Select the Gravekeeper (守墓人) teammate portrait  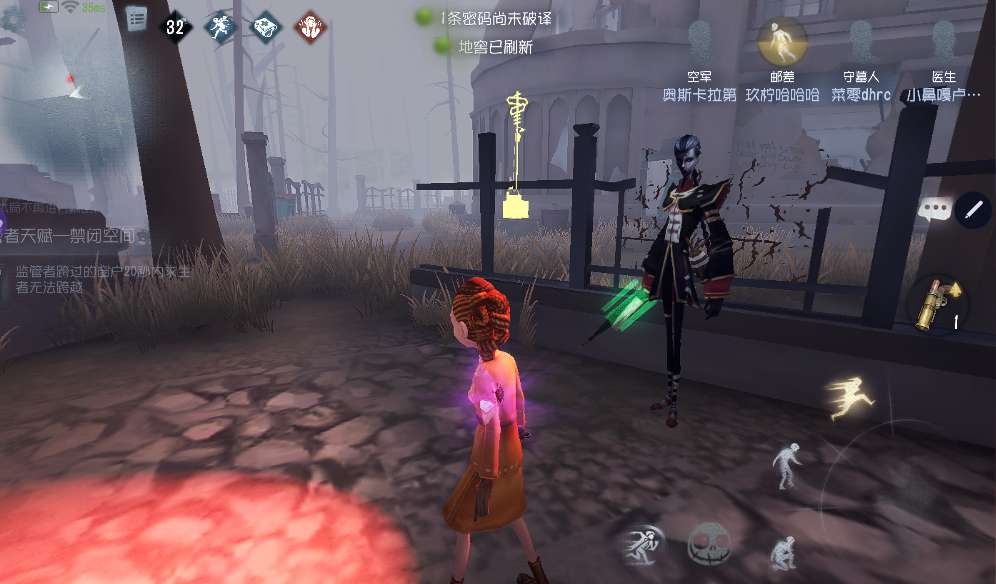pos(861,41)
